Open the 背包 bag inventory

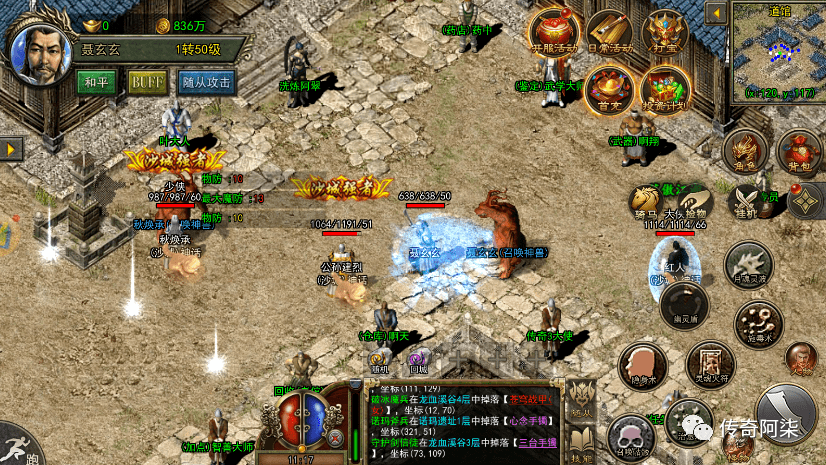pos(798,152)
